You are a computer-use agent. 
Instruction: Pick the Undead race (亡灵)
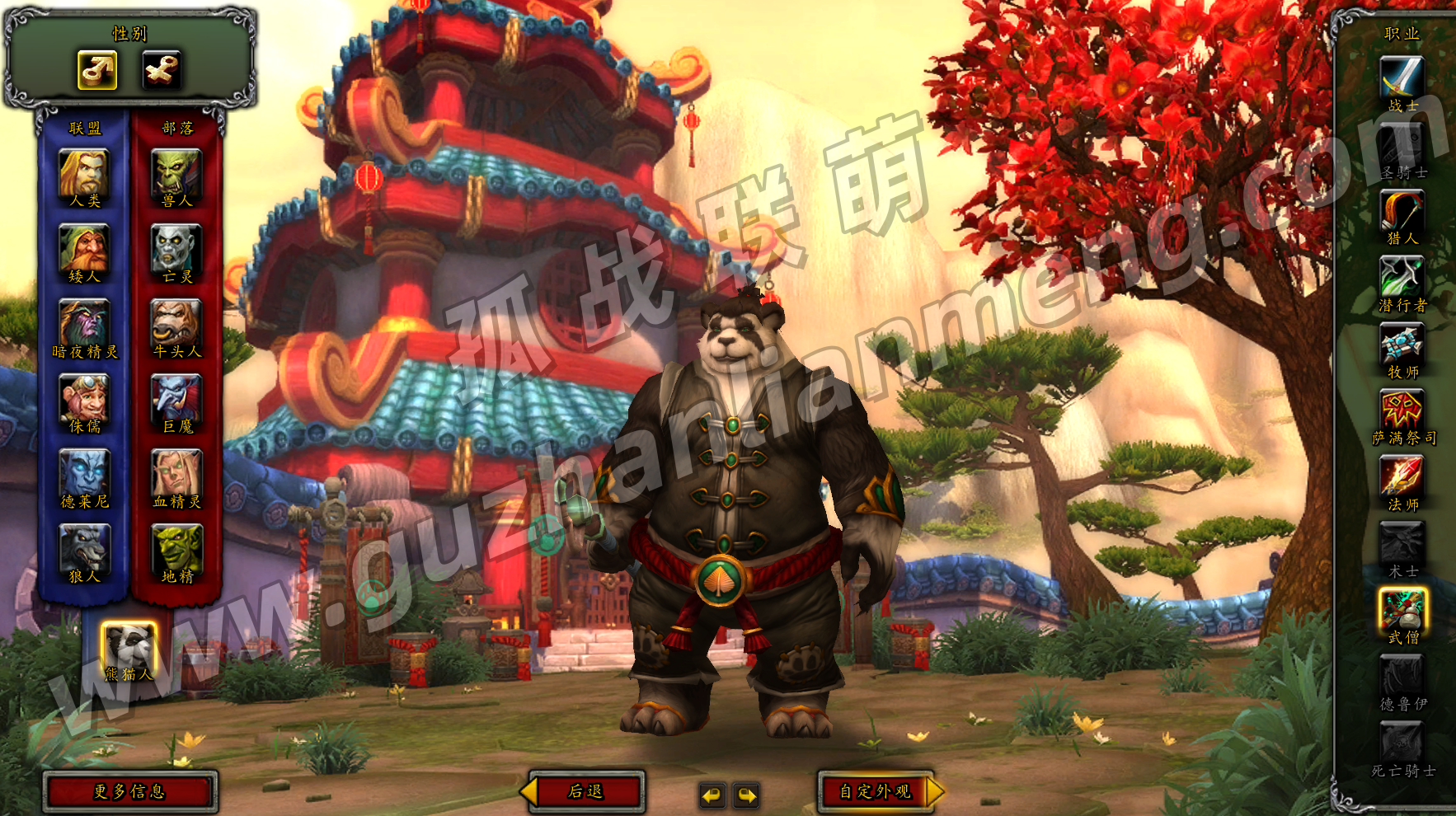[x=176, y=248]
